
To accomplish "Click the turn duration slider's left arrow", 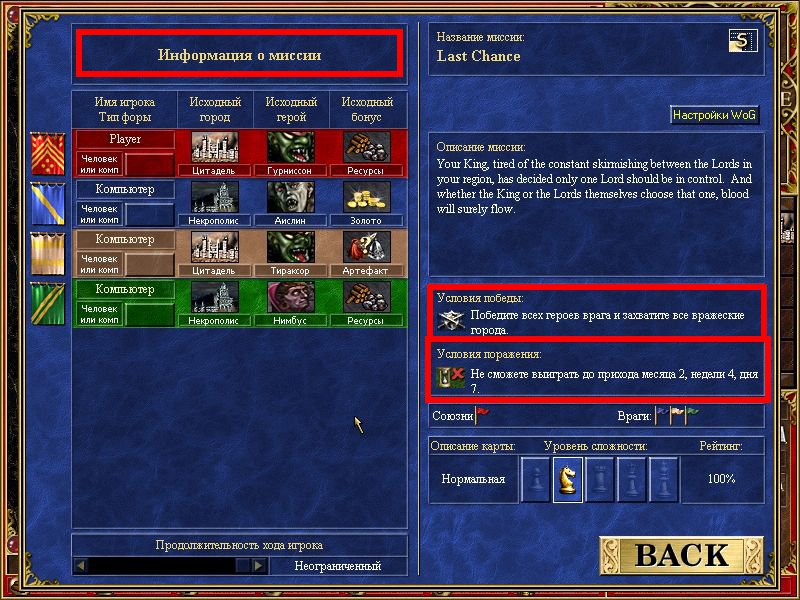I will point(82,565).
